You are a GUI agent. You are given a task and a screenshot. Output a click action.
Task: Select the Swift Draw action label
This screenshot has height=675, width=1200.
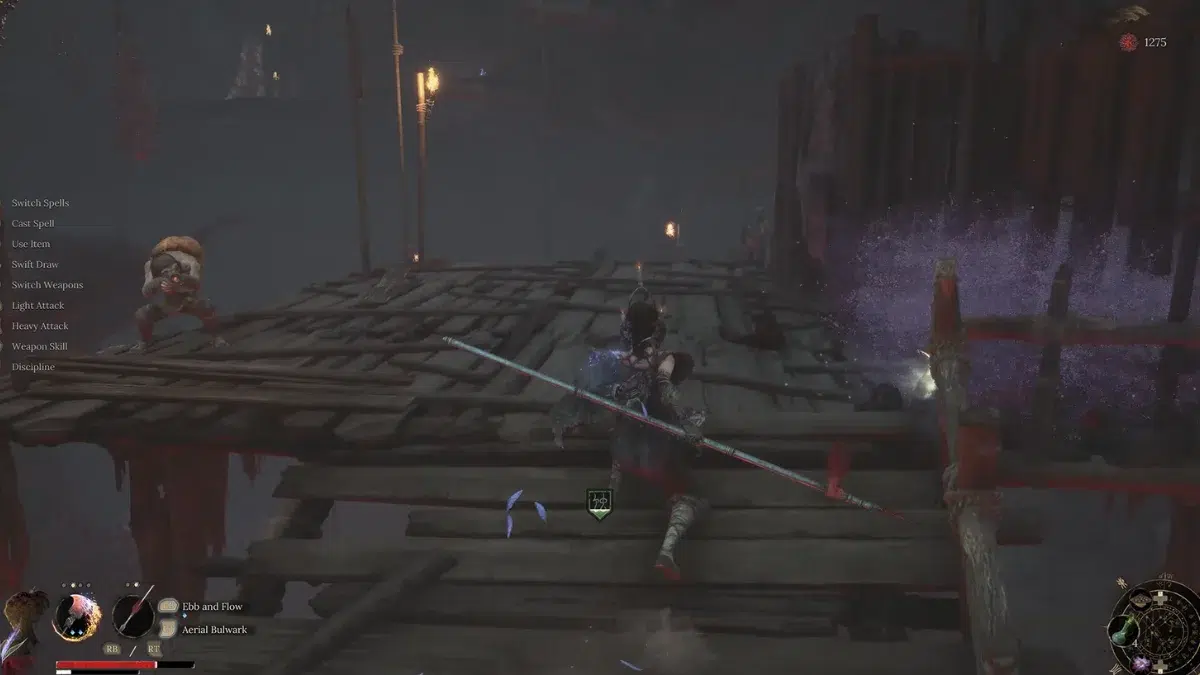[x=35, y=265]
